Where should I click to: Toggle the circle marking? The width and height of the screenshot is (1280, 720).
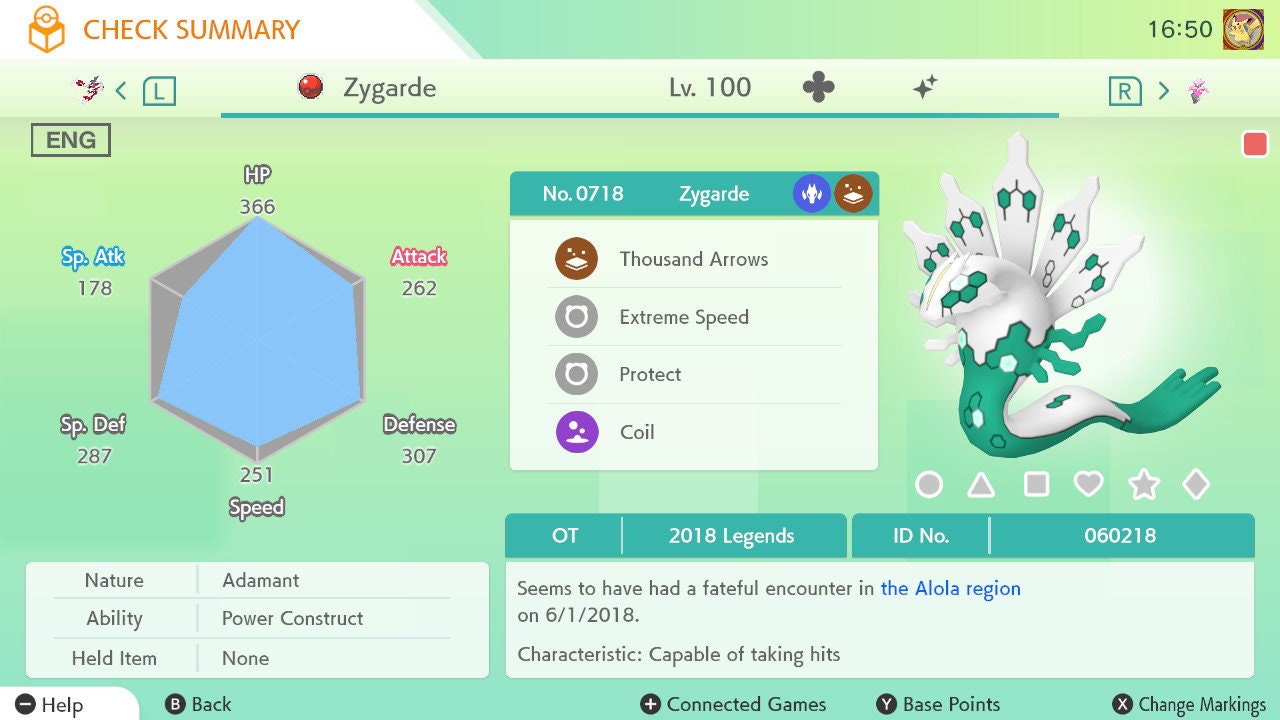click(x=929, y=485)
